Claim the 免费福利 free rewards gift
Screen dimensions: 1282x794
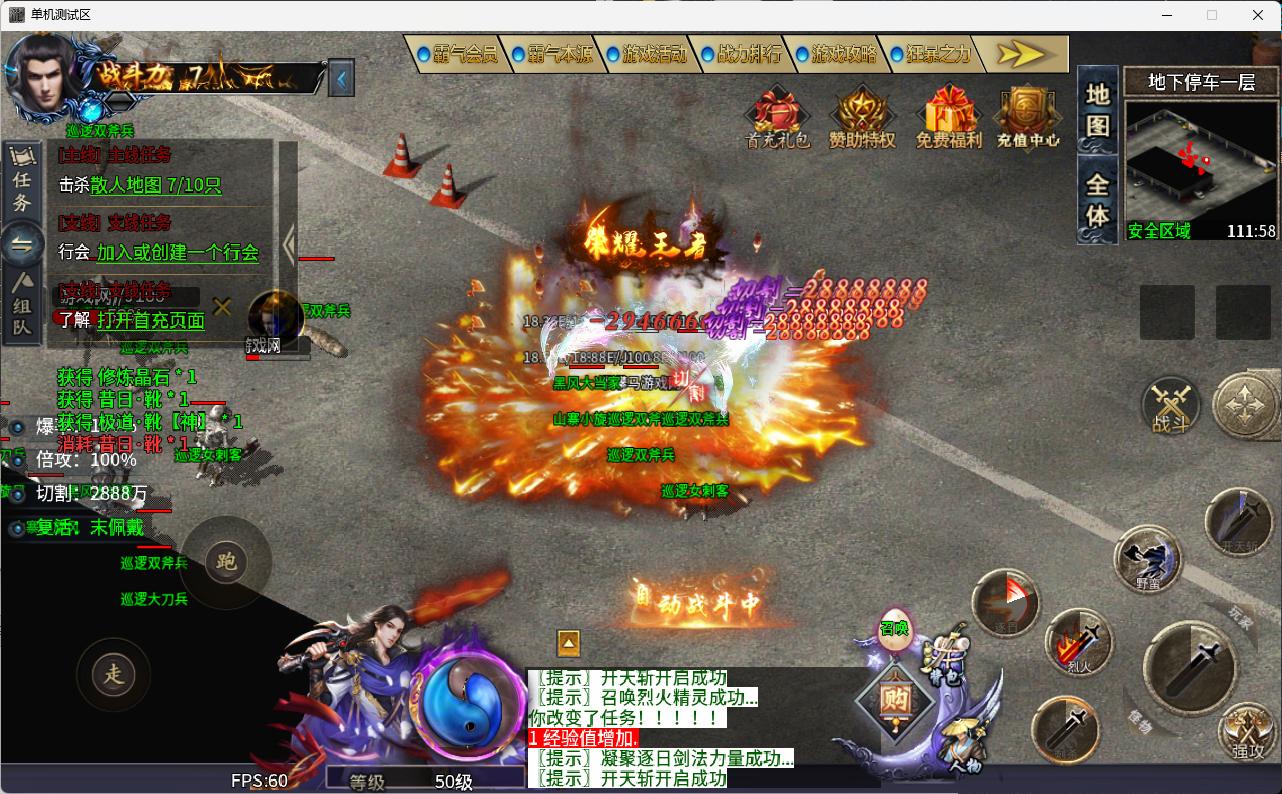[949, 117]
